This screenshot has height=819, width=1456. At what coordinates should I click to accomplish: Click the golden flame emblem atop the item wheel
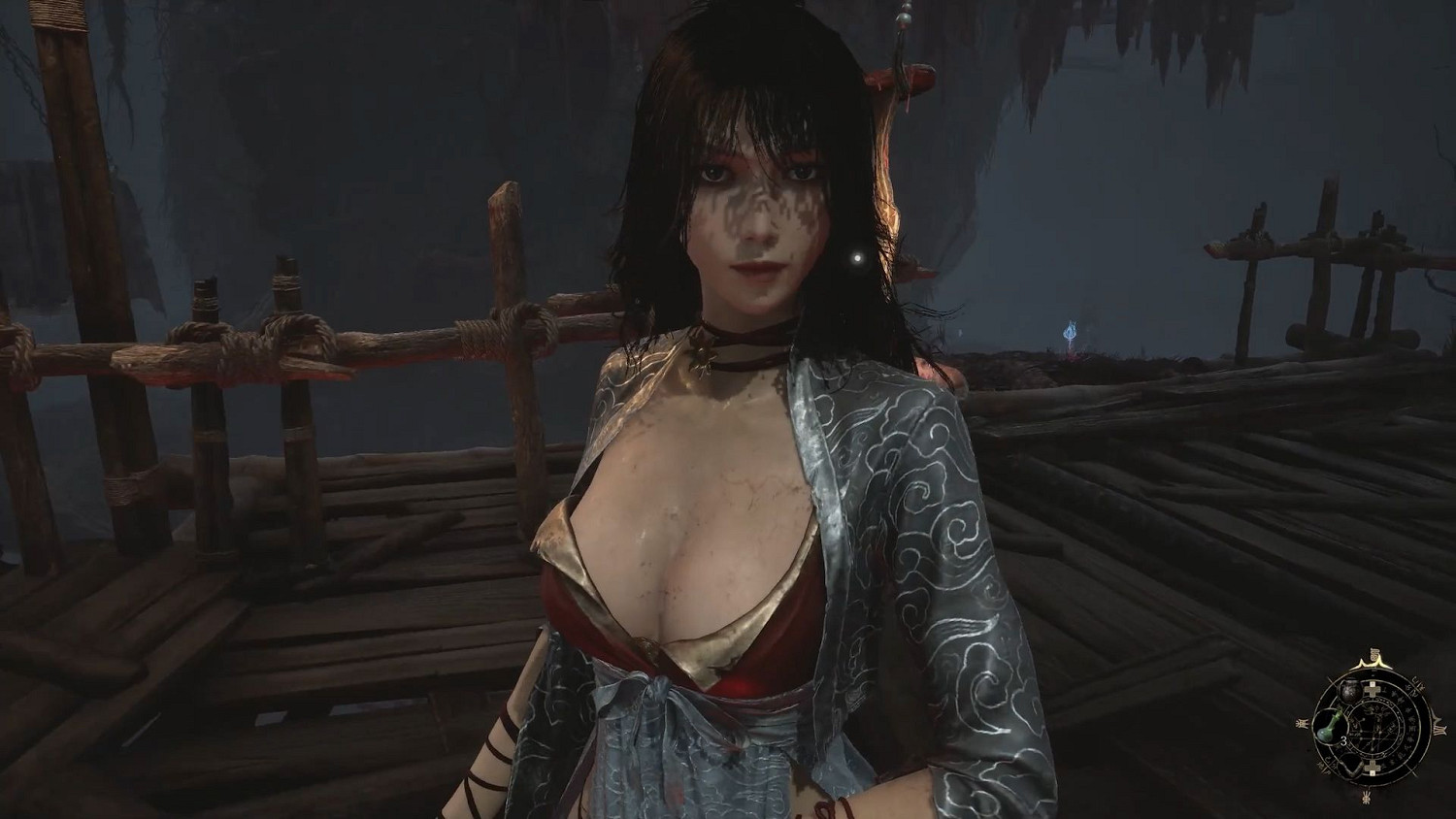[x=1373, y=657]
